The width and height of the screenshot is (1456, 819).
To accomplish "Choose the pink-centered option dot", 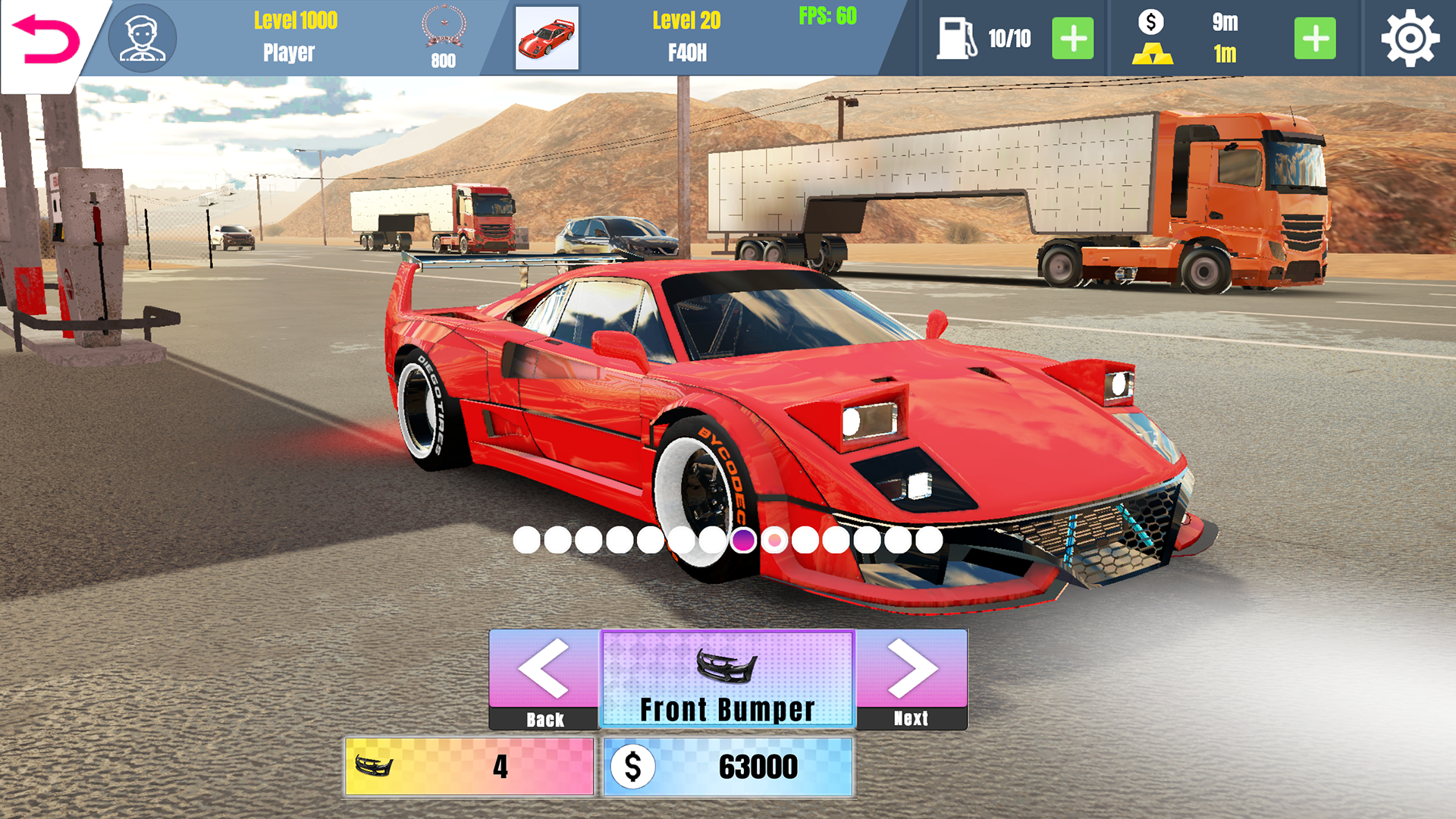I will click(x=774, y=540).
